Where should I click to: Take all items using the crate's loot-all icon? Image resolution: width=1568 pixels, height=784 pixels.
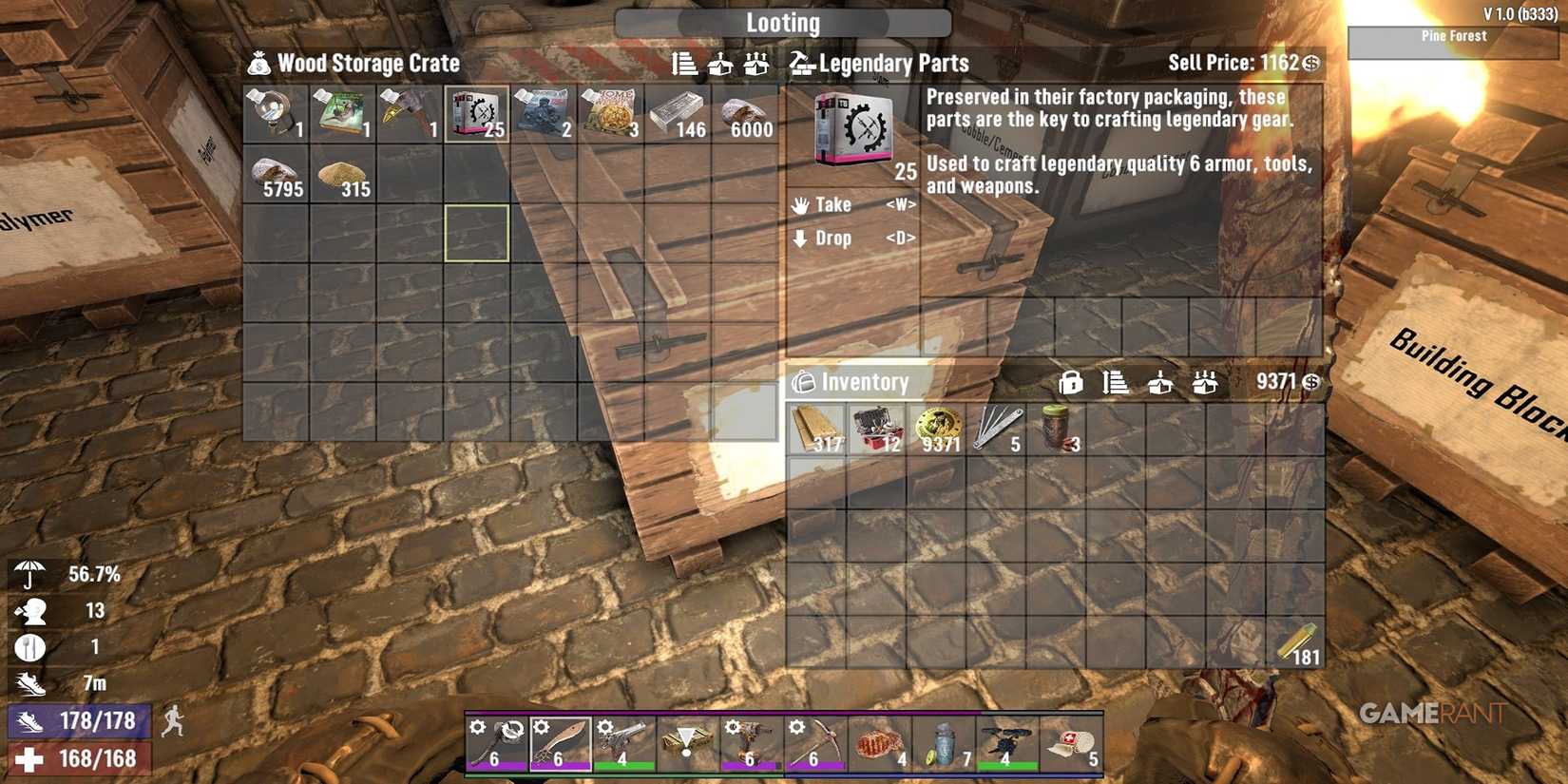756,64
